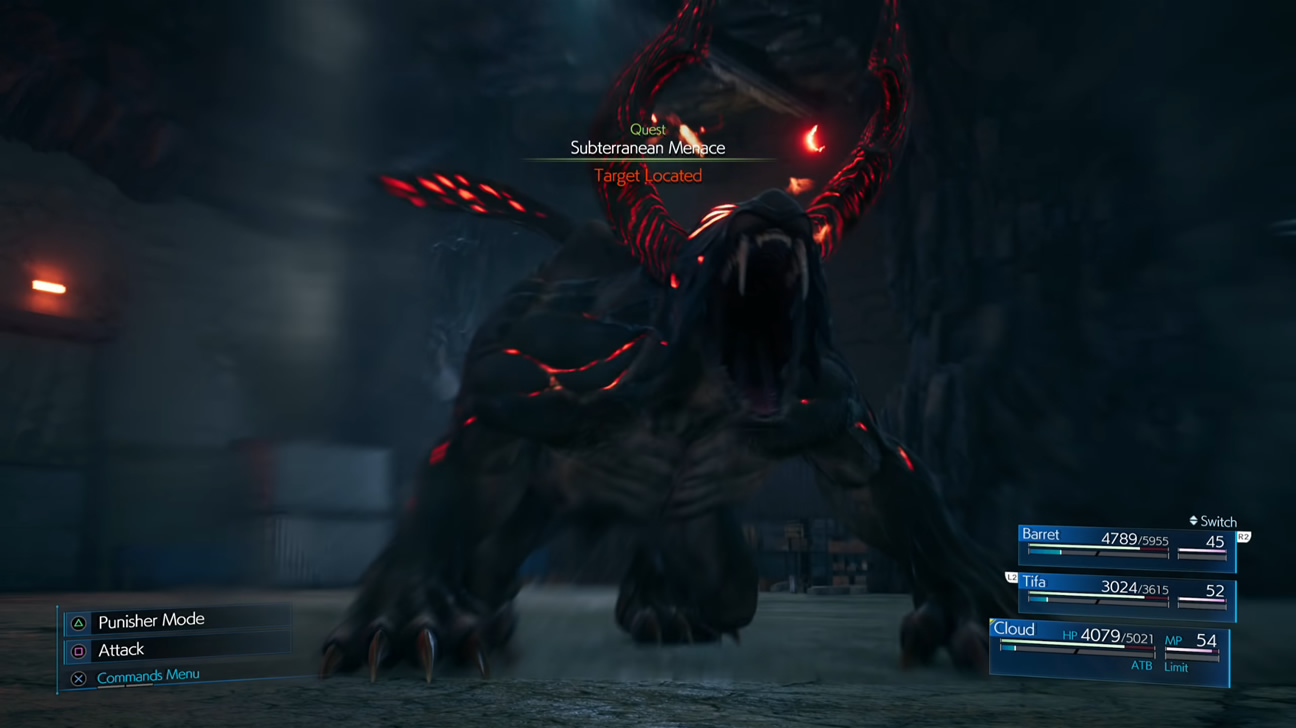Click the yellow active-leader marker on Cloud's plate
The image size is (1296, 728).
pyautogui.click(x=992, y=622)
